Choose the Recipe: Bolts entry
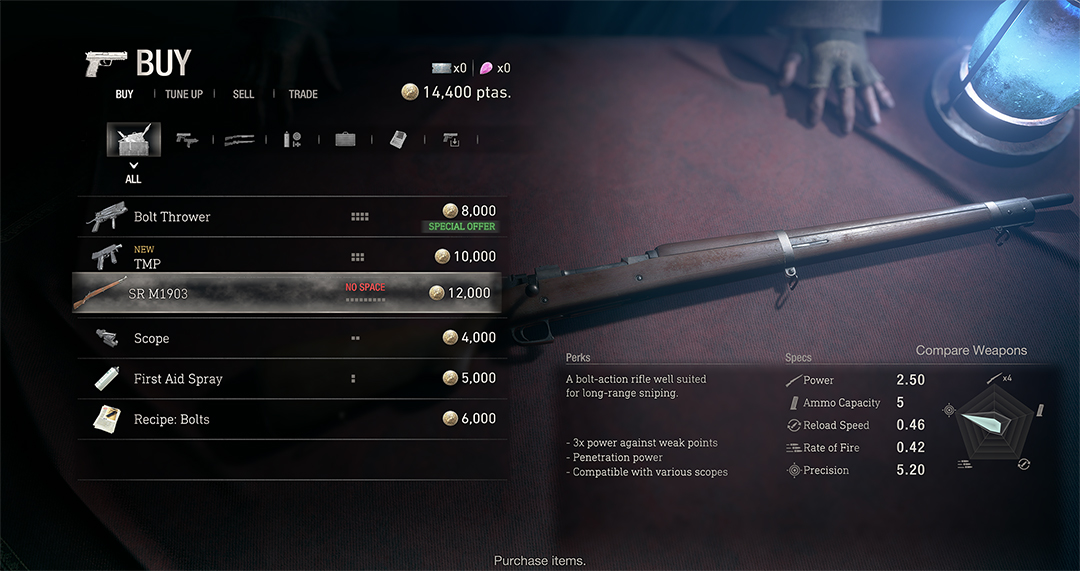The width and height of the screenshot is (1080, 571). 292,419
